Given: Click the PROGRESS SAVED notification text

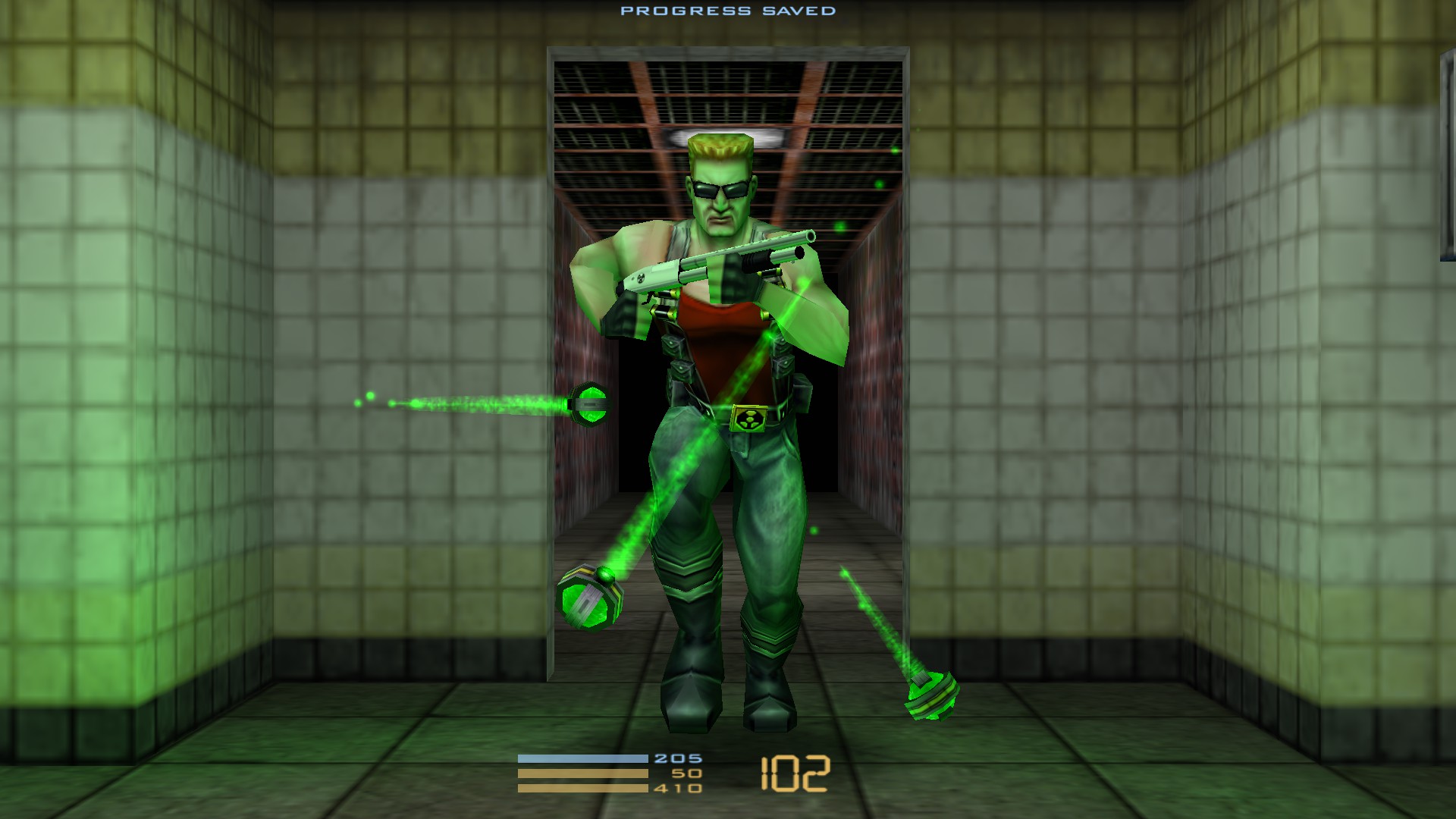Looking at the screenshot, I should coord(728,11).
